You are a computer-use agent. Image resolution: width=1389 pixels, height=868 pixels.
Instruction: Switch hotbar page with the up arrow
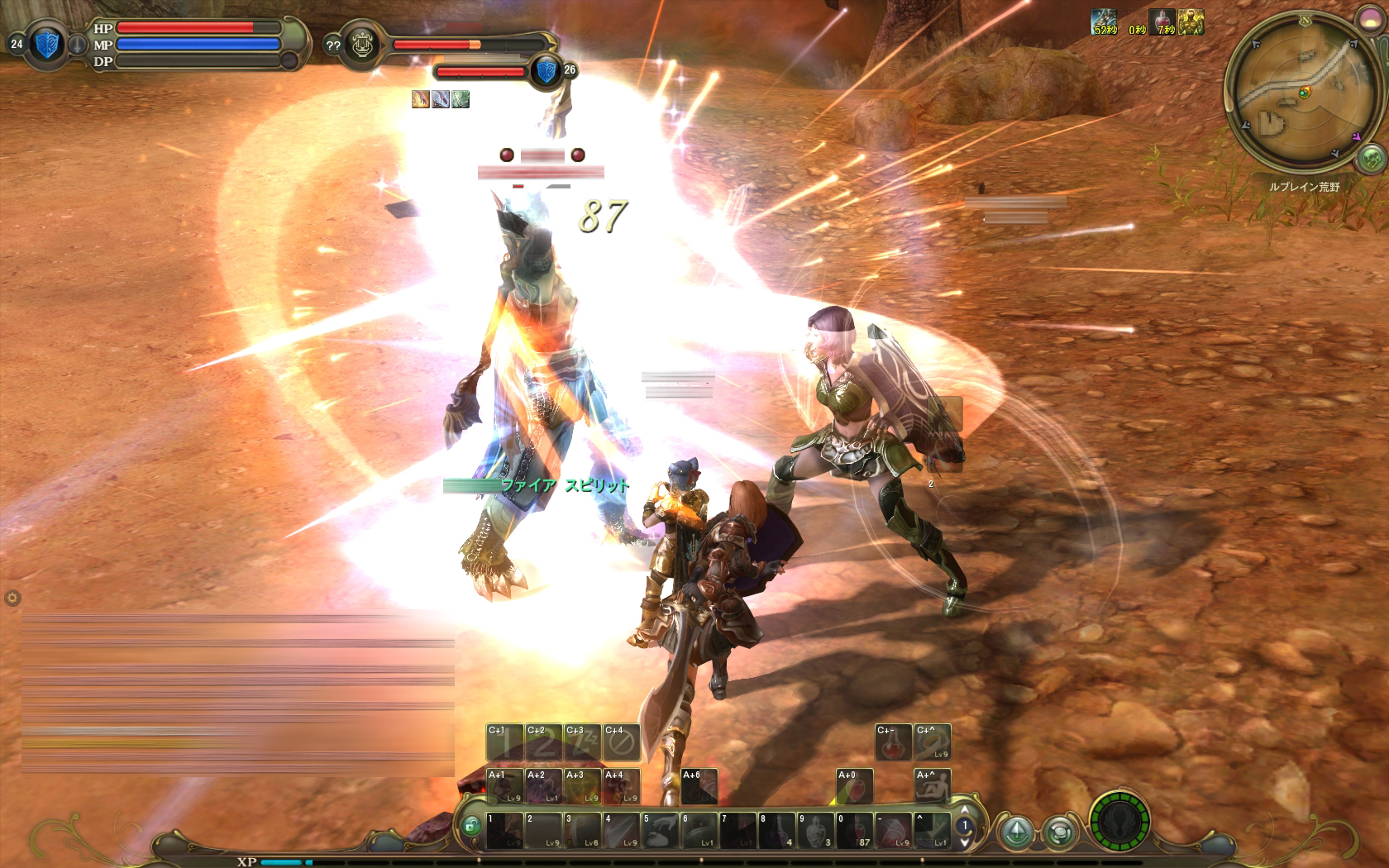coord(962,810)
